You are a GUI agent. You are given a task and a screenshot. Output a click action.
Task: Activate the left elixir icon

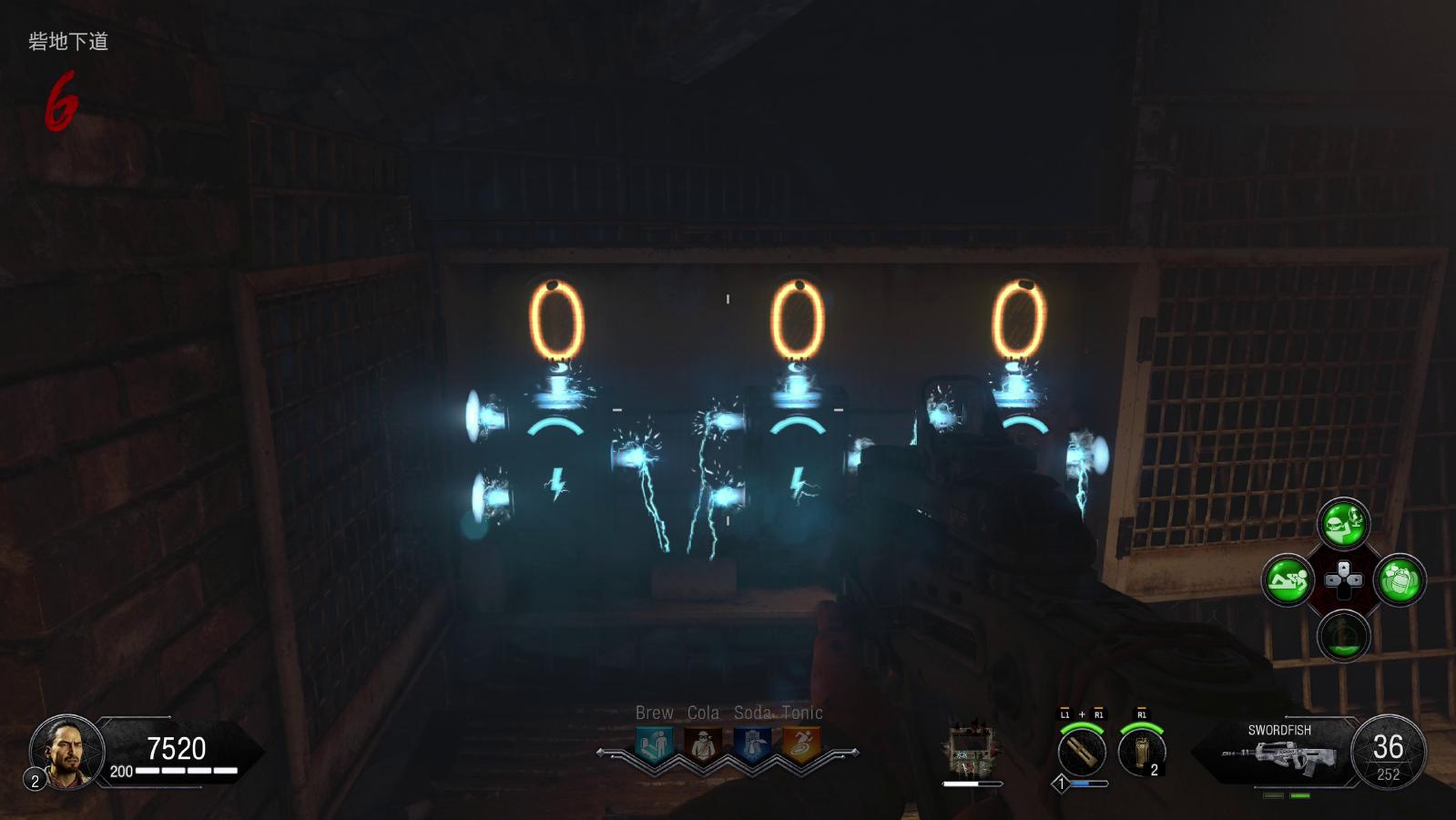point(1288,579)
